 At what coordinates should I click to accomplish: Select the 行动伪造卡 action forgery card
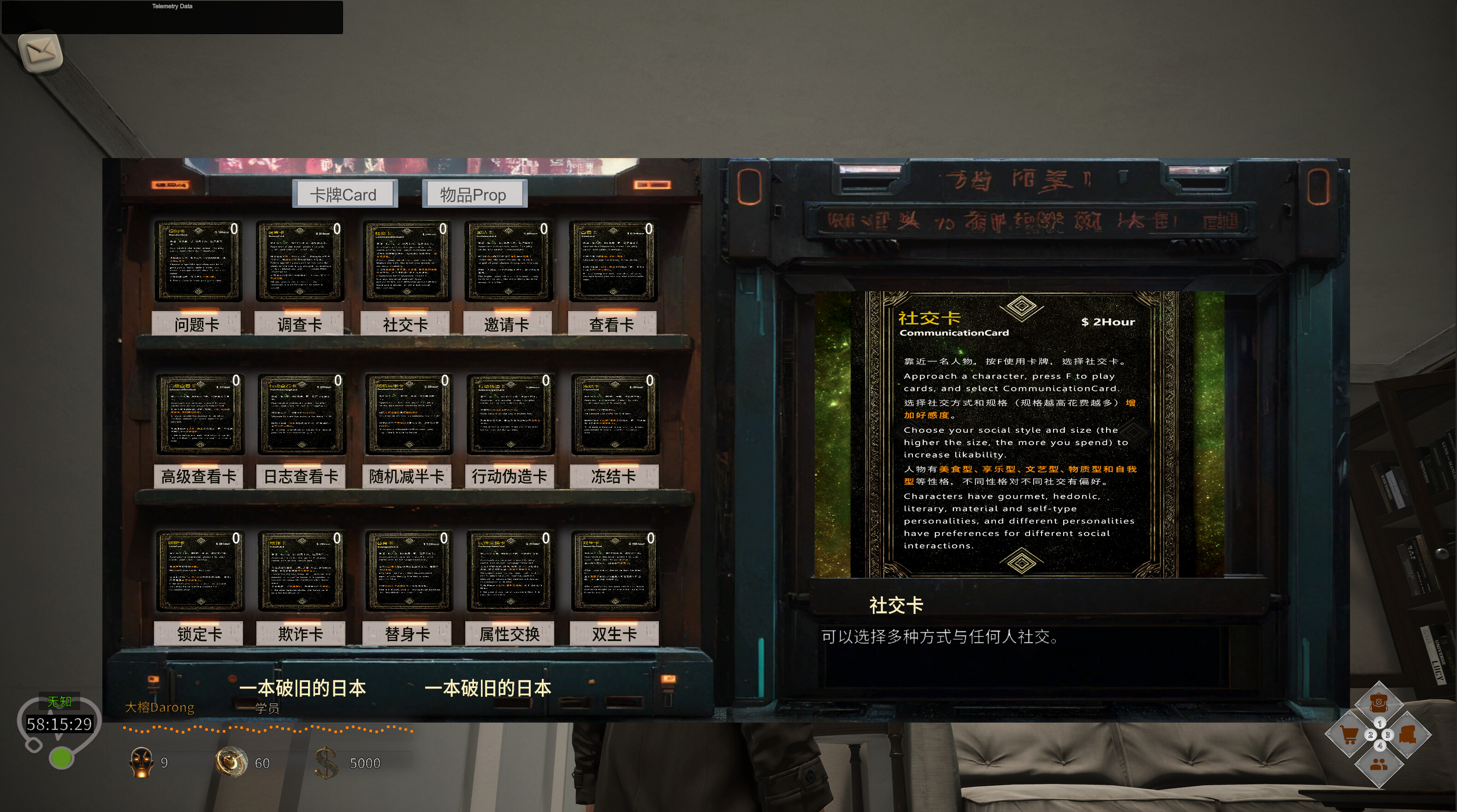(x=509, y=414)
